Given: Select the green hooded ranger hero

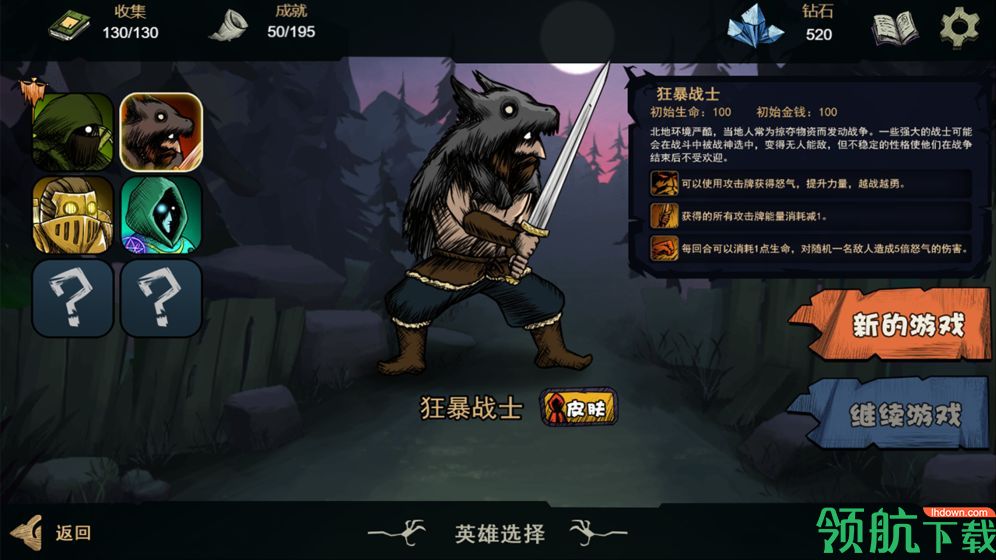Looking at the screenshot, I should click(x=72, y=131).
